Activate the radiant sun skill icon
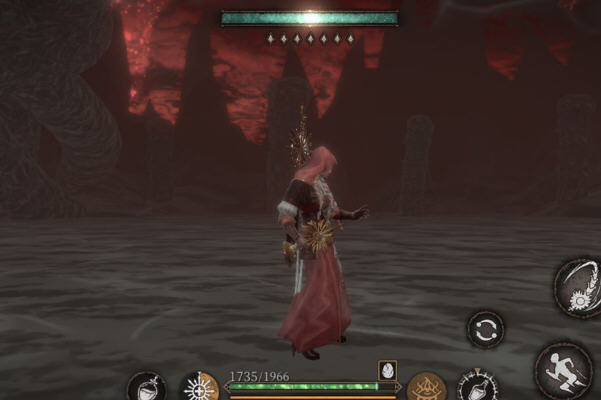This screenshot has height=400, width=601. tap(199, 387)
